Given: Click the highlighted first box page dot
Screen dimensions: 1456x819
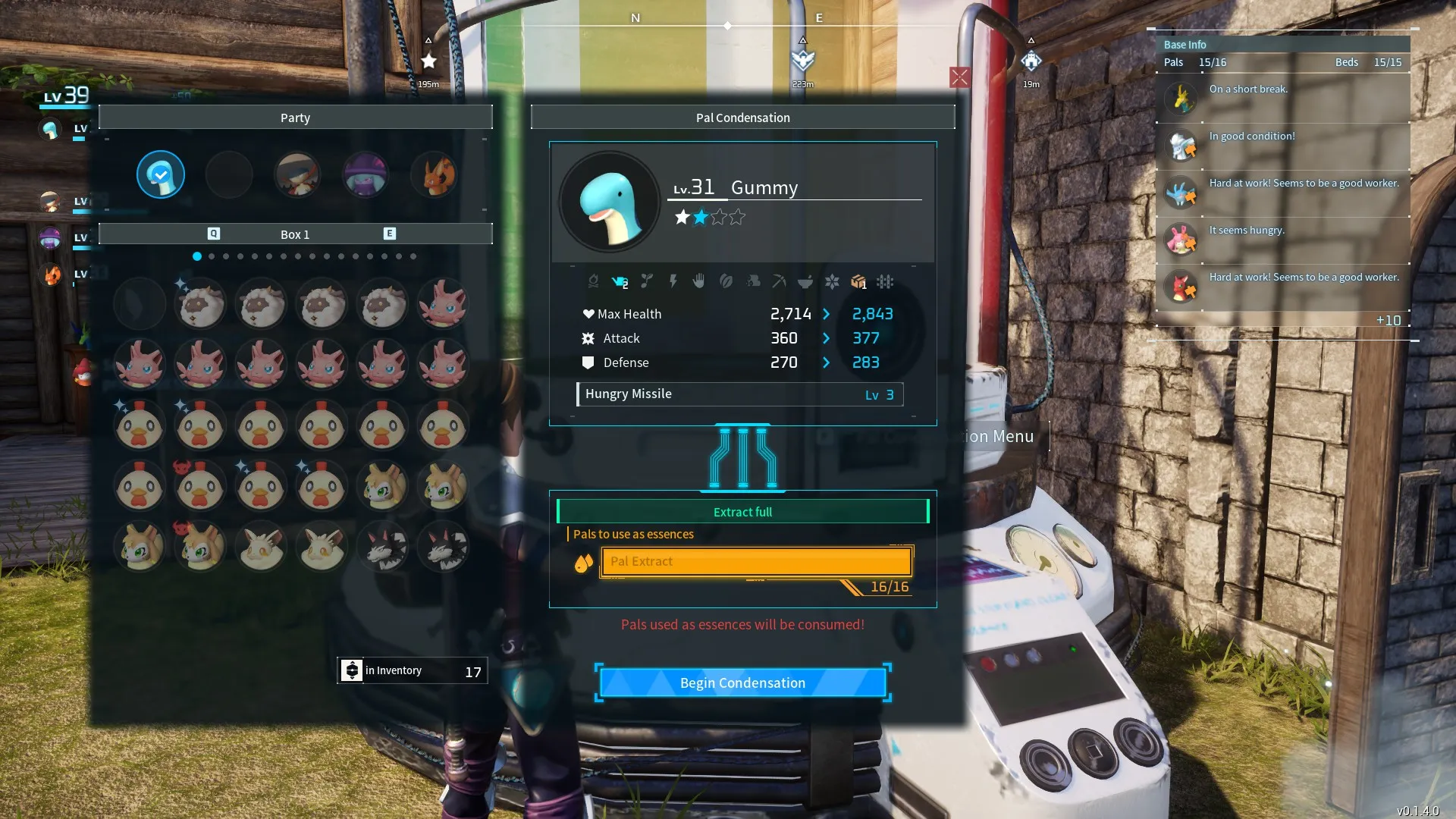Looking at the screenshot, I should click(x=197, y=256).
